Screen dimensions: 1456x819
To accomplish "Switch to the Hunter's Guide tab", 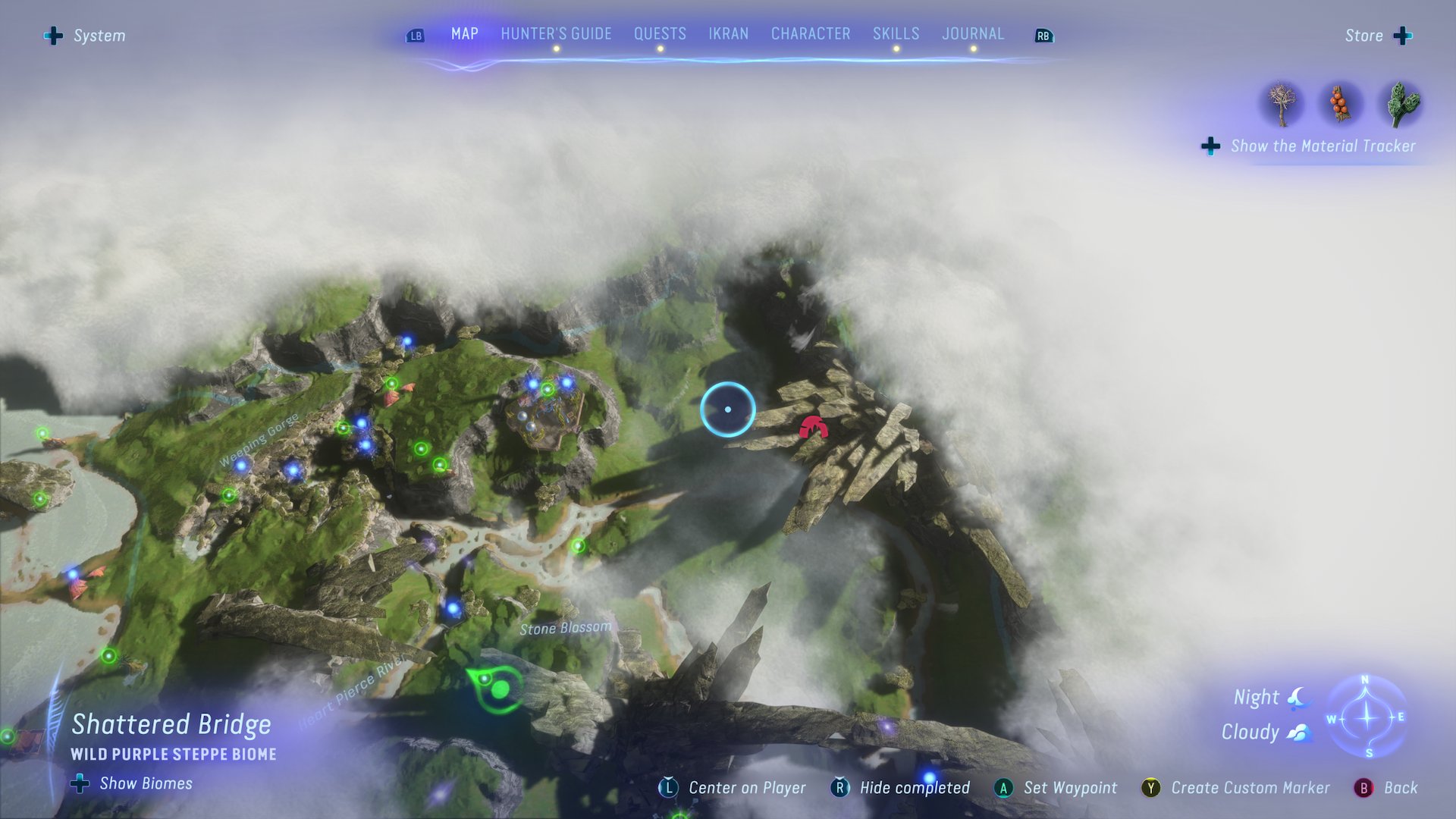I will (556, 34).
